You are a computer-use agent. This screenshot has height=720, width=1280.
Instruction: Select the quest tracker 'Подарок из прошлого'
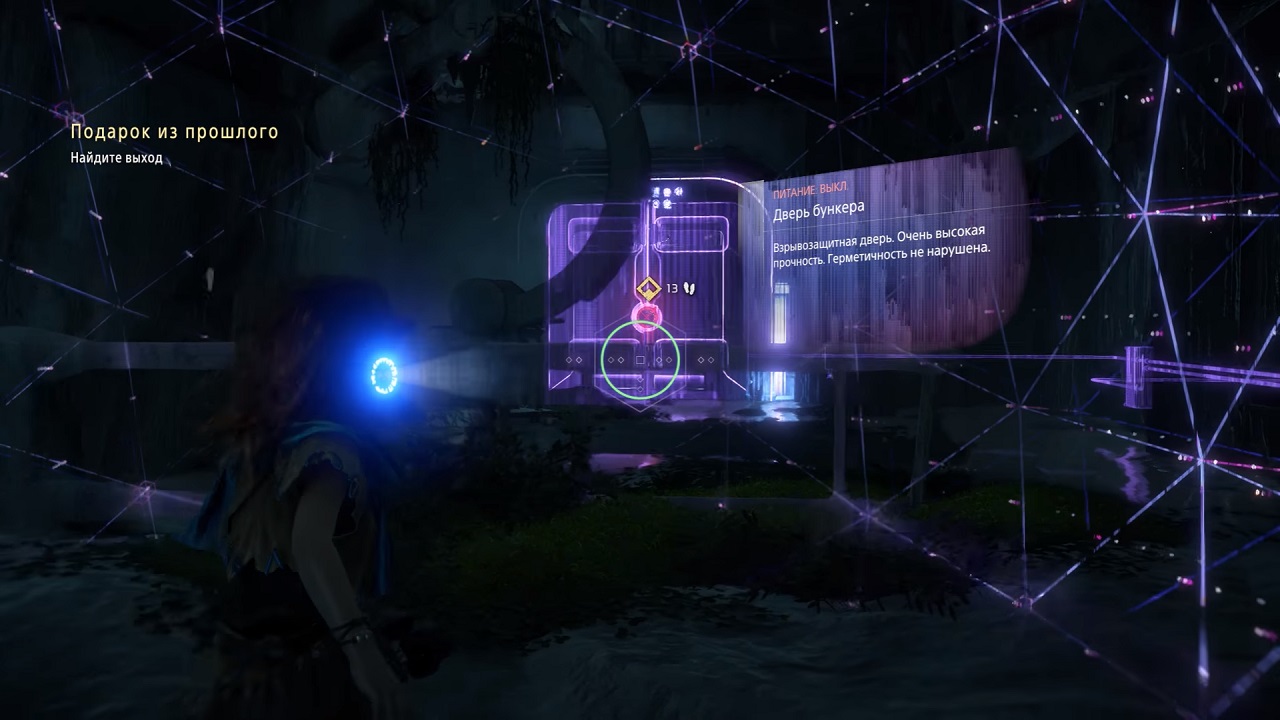pyautogui.click(x=174, y=132)
